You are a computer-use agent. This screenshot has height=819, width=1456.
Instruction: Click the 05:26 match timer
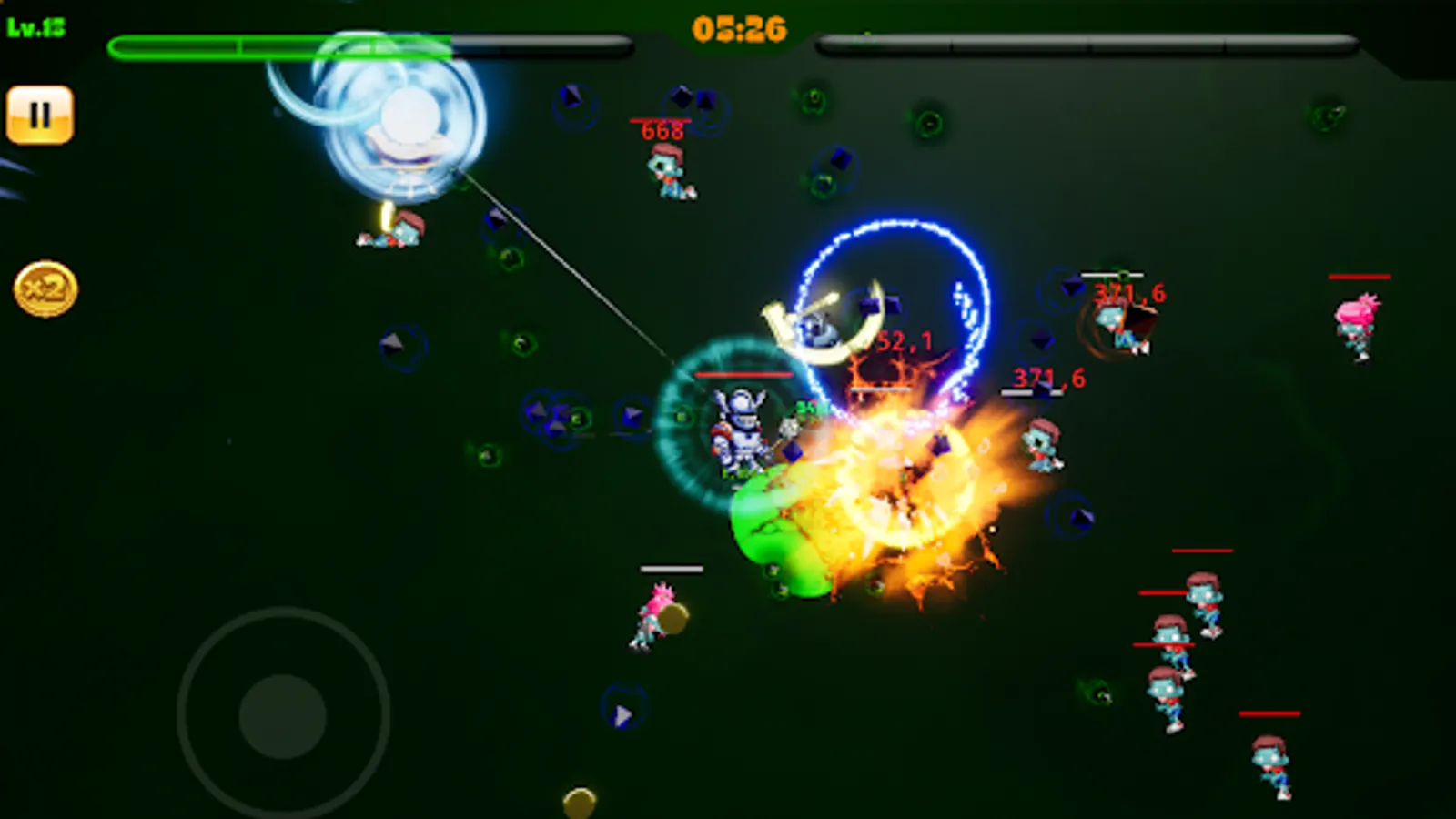point(739,29)
